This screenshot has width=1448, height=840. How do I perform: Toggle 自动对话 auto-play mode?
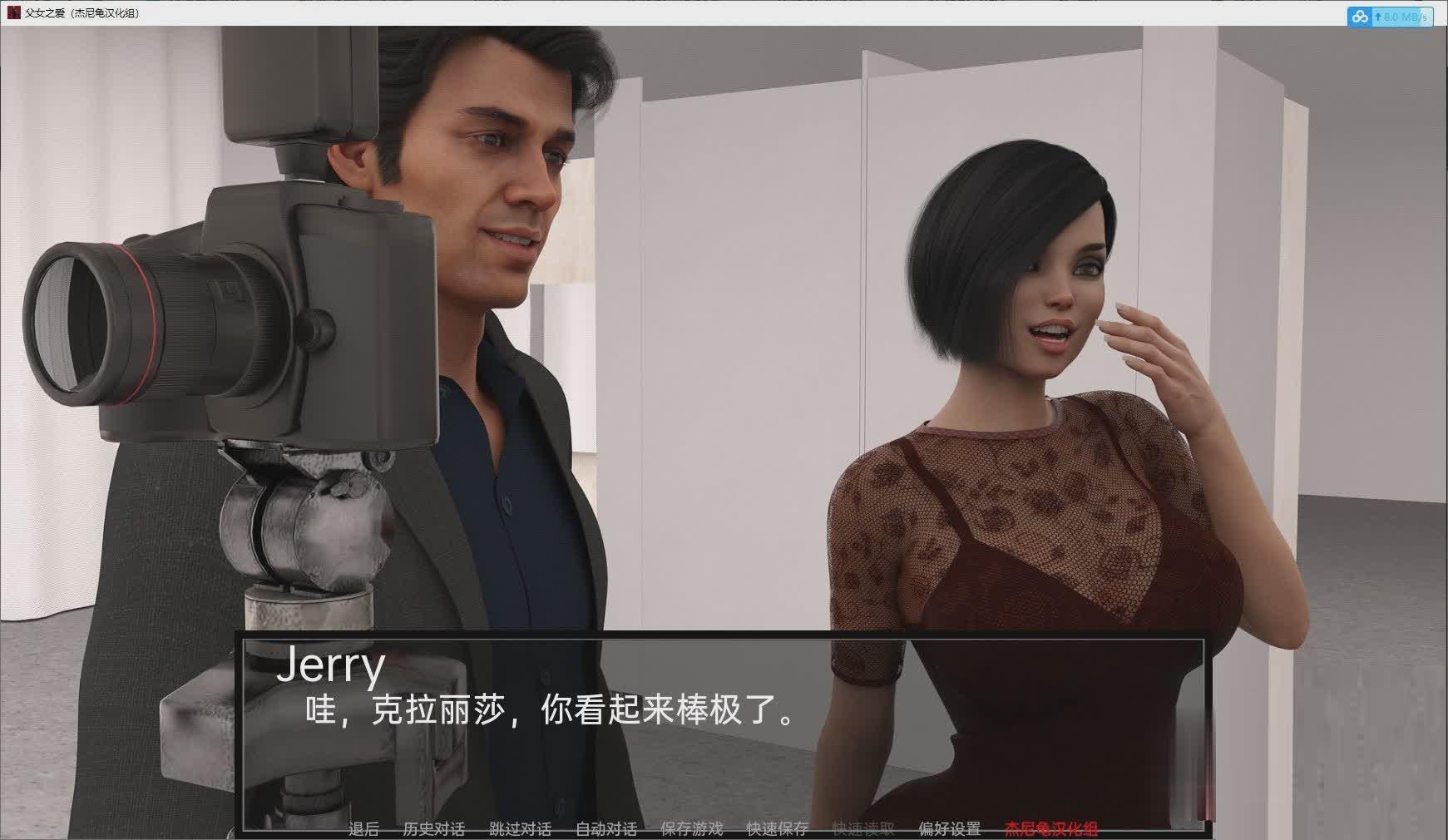607,829
